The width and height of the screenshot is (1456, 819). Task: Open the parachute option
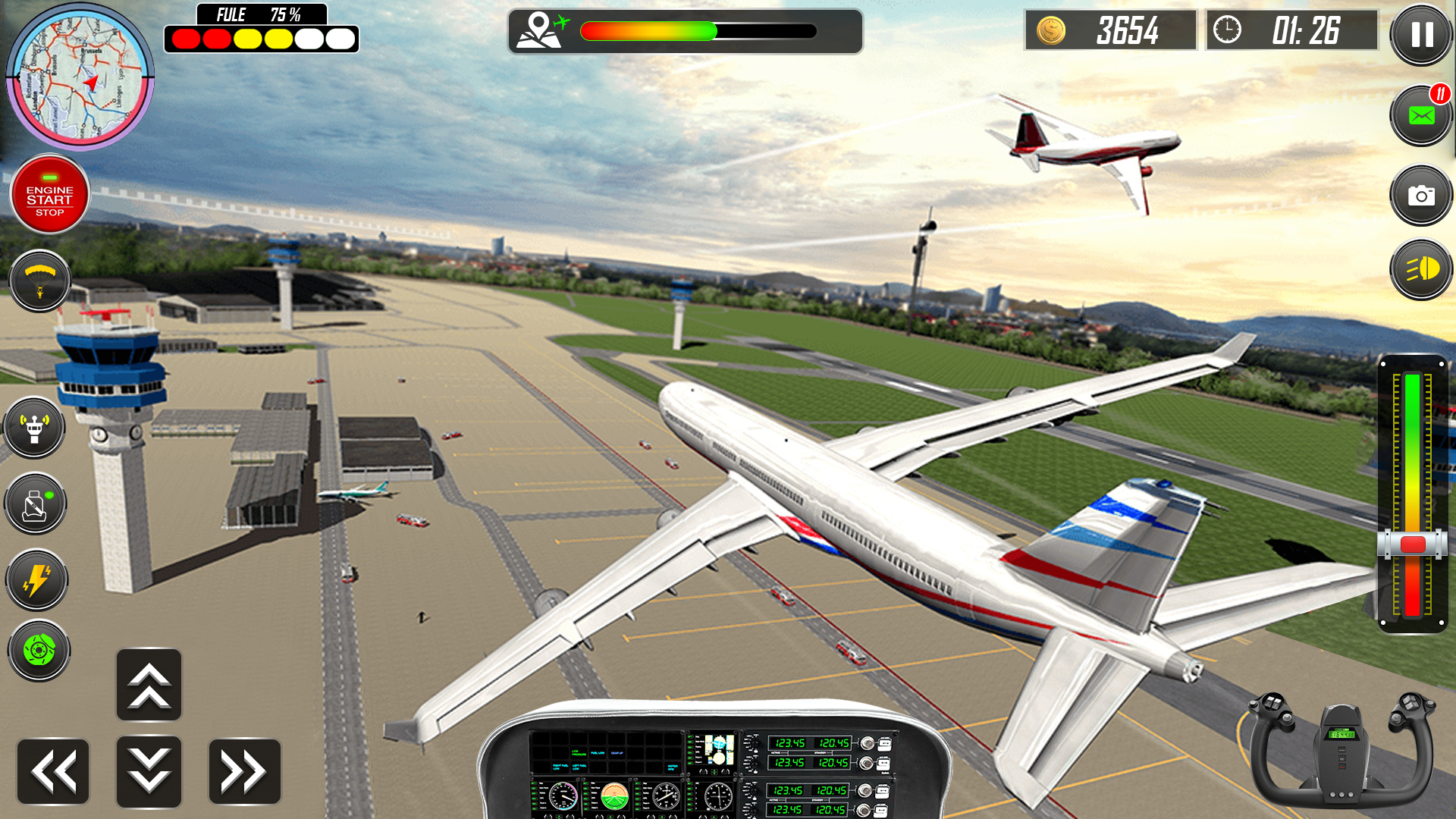[39, 281]
